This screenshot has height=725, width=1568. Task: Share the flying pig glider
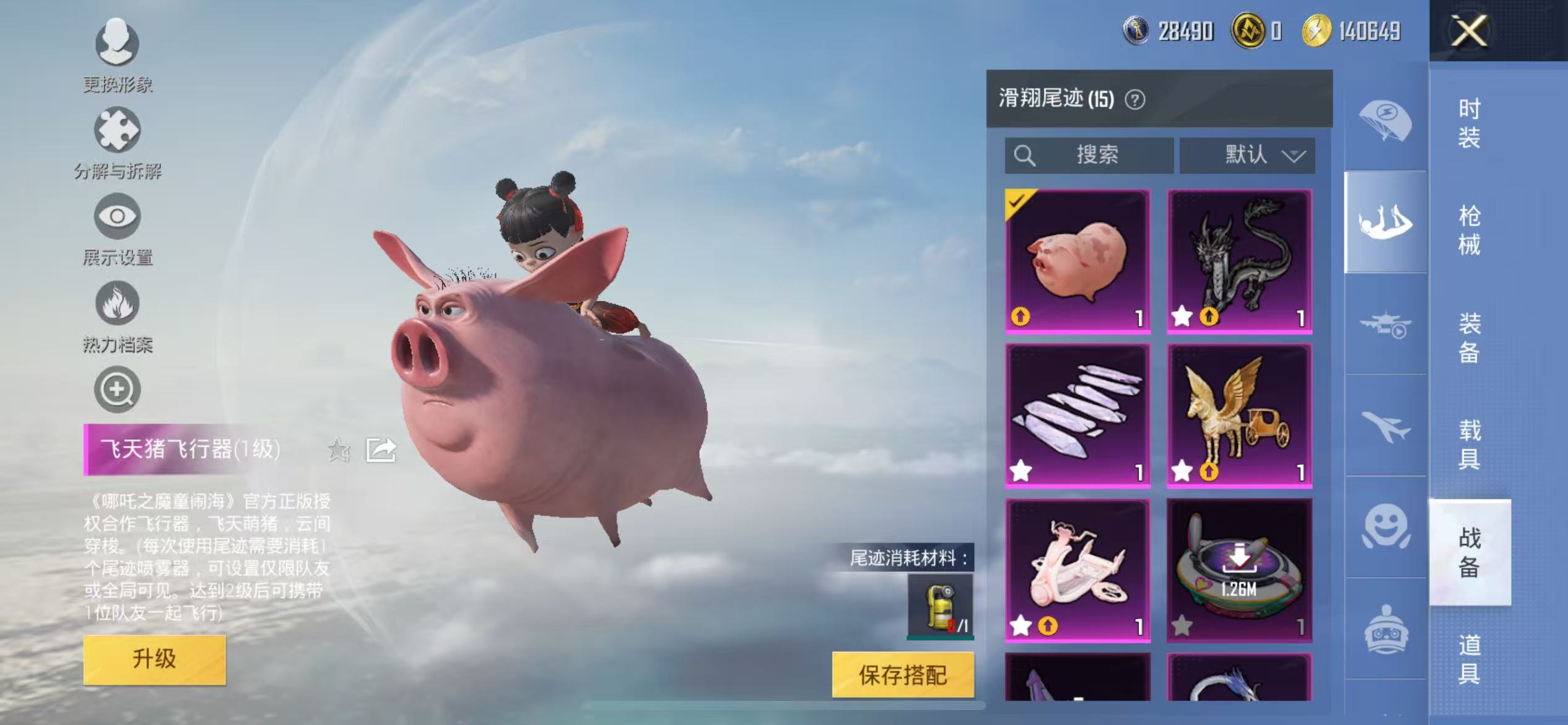pyautogui.click(x=380, y=450)
